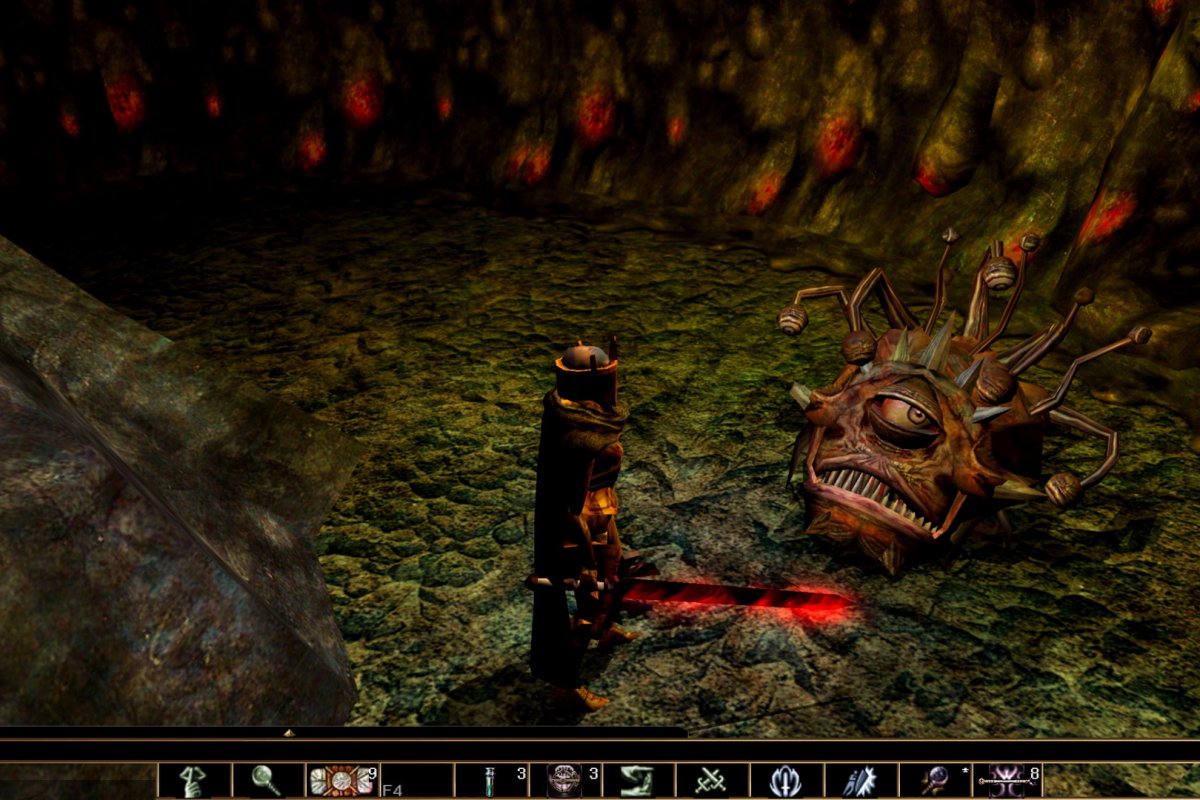Image resolution: width=1200 pixels, height=800 pixels.
Task: Use the healing kit slot with count 9
Action: 341,781
